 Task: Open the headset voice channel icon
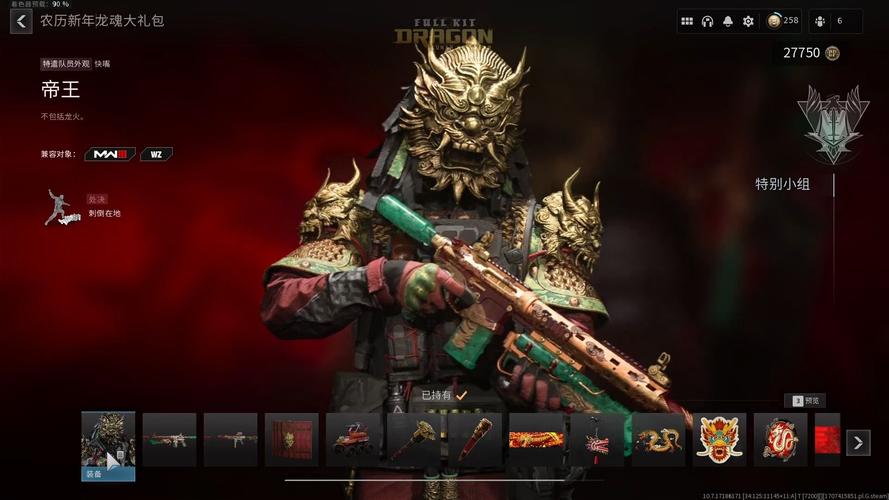point(707,21)
